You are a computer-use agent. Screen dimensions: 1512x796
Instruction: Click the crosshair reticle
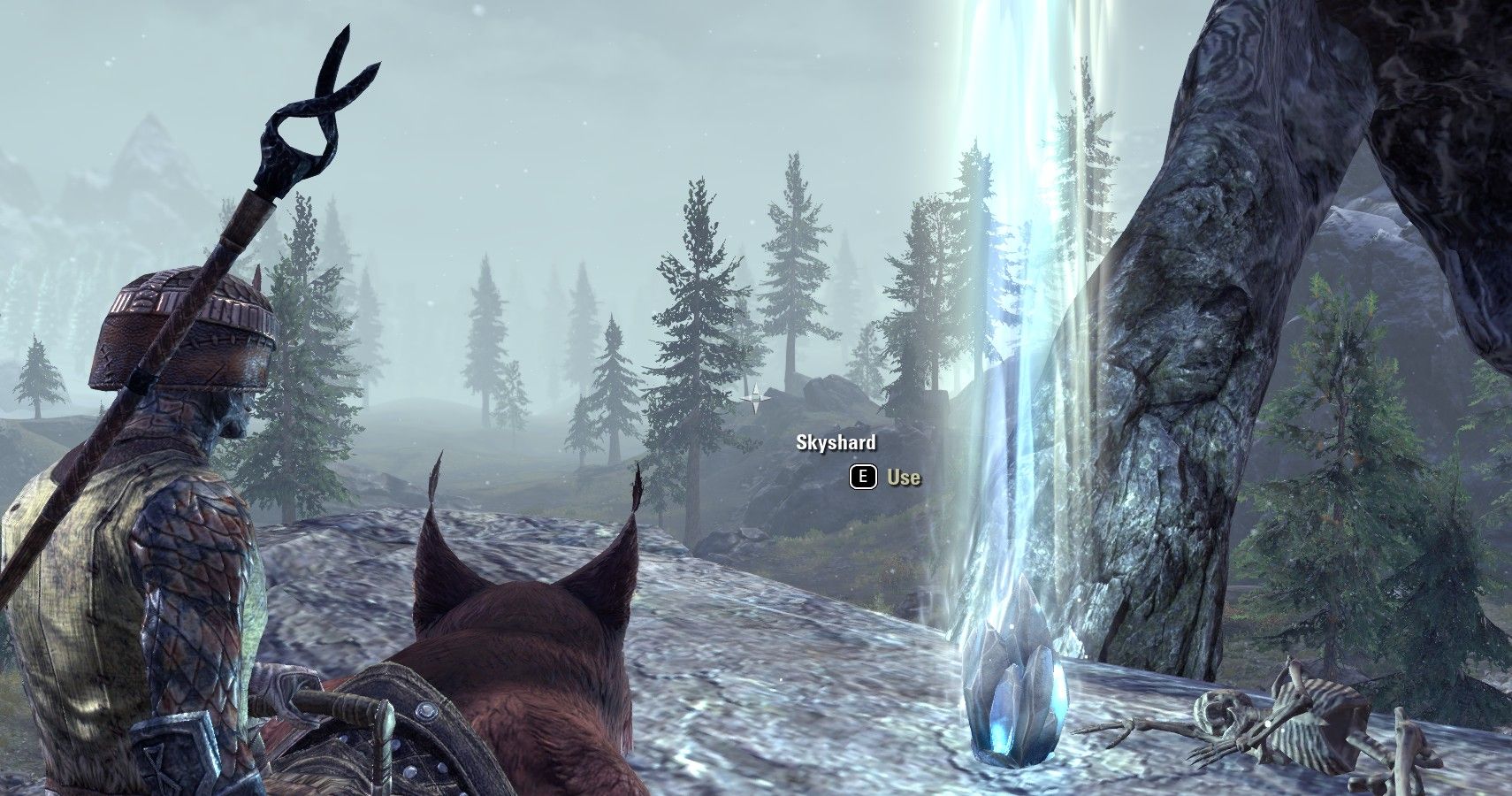point(756,400)
